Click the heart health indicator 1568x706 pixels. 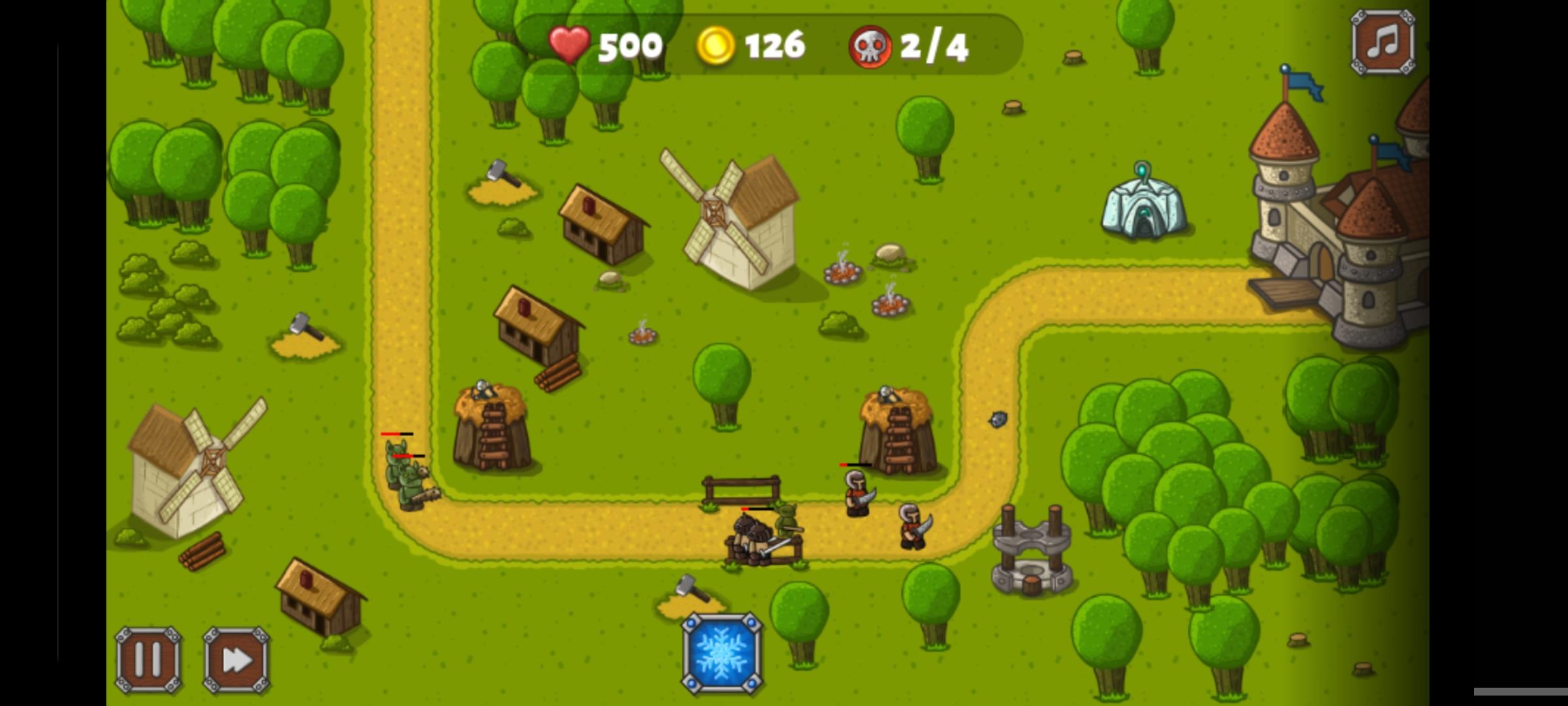tap(568, 44)
